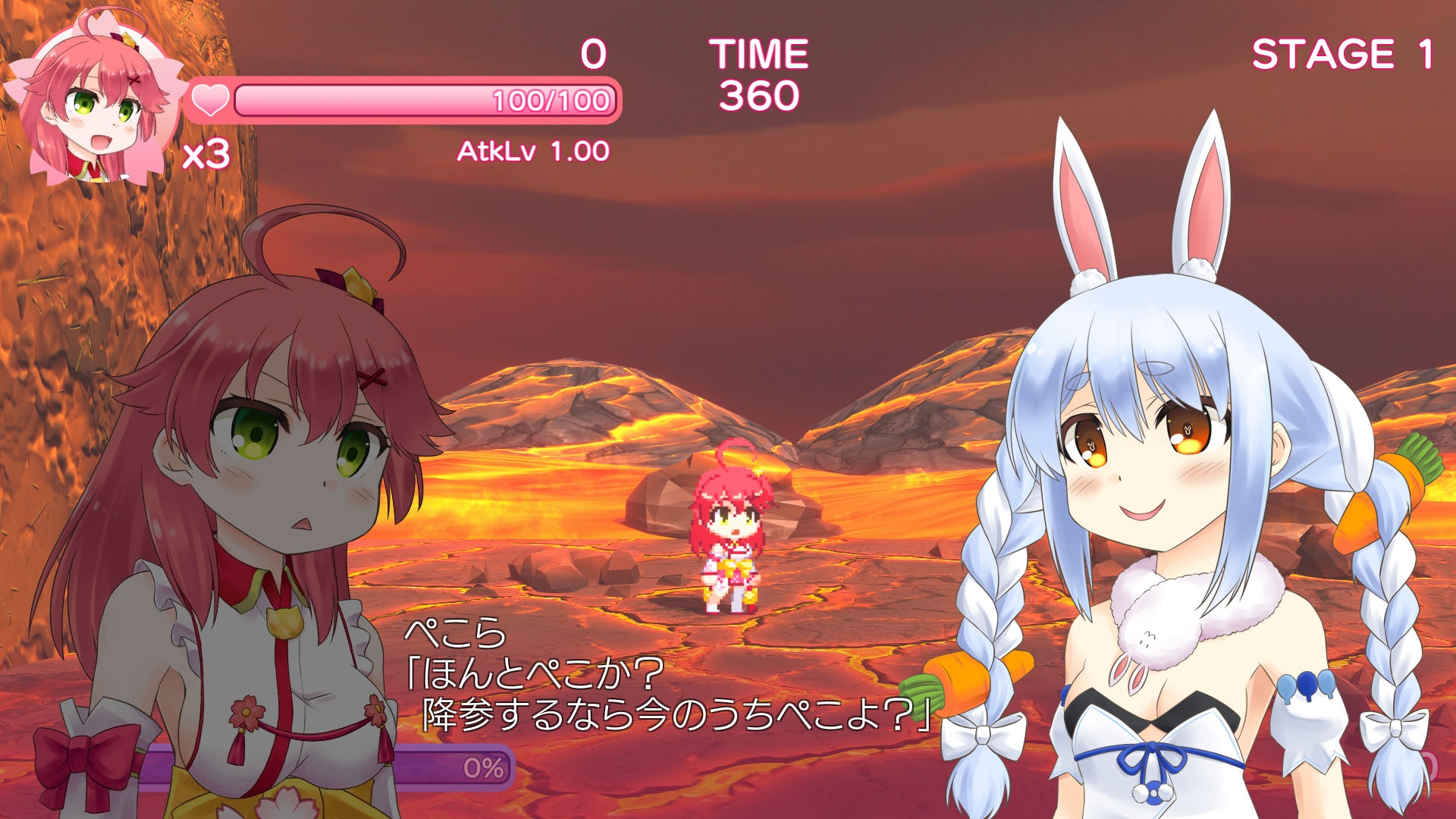1456x819 pixels.
Task: Toggle the score counter showing 0
Action: pos(593,52)
